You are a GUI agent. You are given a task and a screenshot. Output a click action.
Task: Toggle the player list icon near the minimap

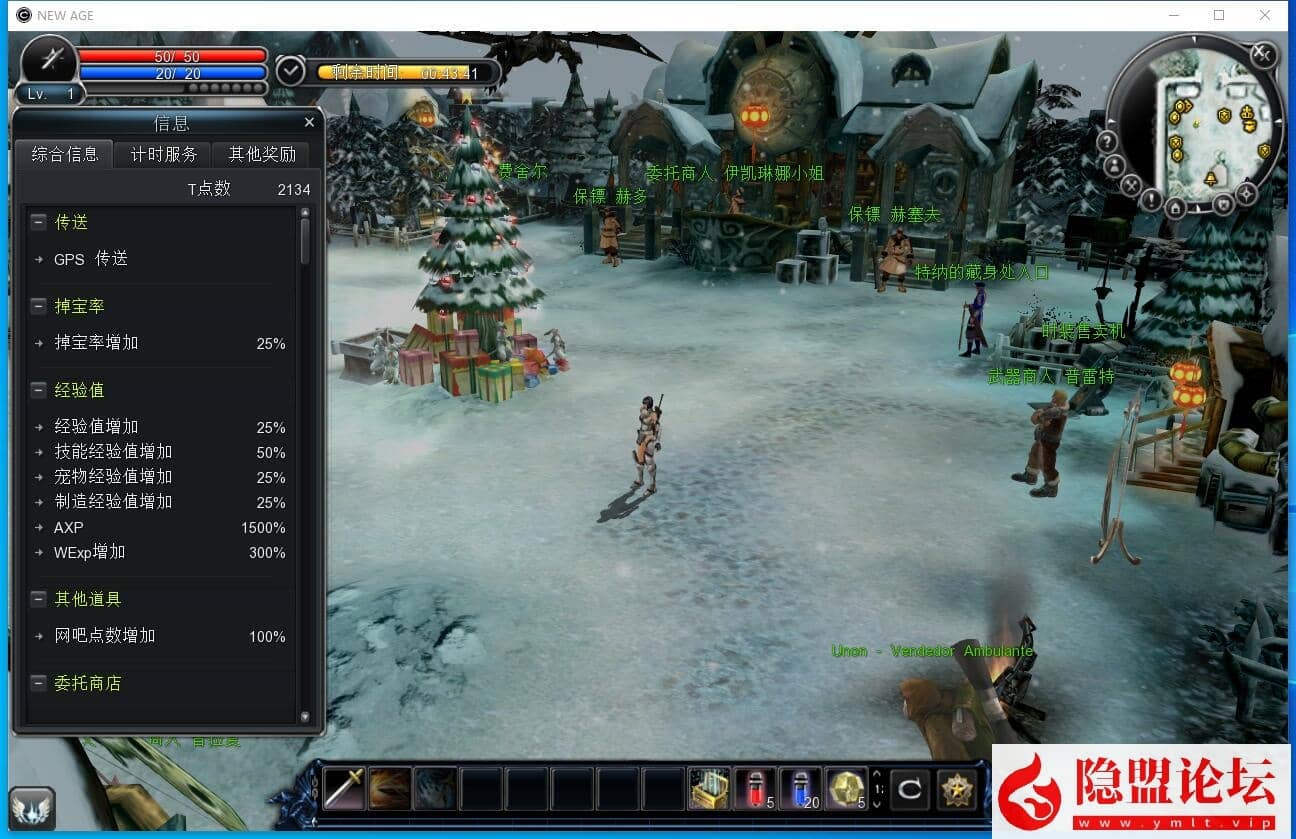[1114, 164]
